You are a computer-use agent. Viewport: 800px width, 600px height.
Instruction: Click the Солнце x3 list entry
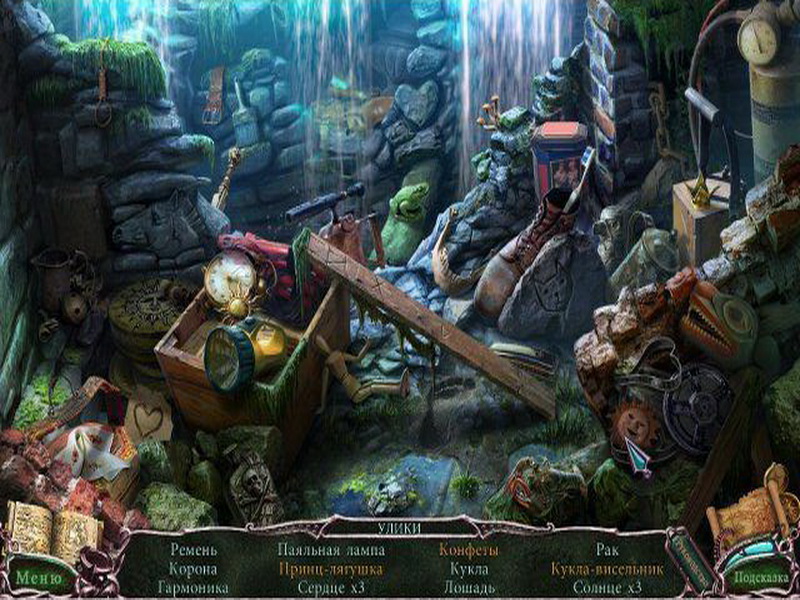[608, 587]
